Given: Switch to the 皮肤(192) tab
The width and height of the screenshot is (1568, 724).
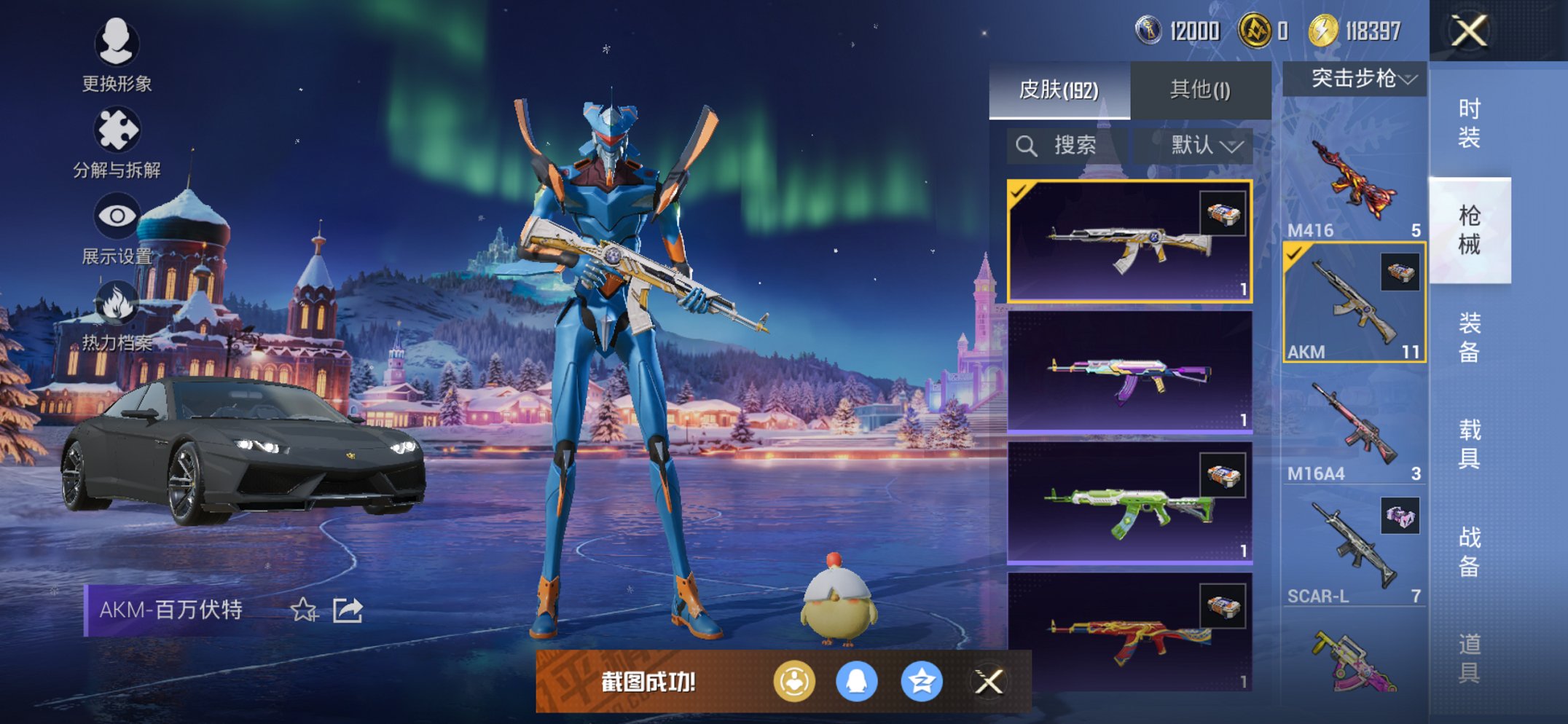Looking at the screenshot, I should [x=1059, y=90].
